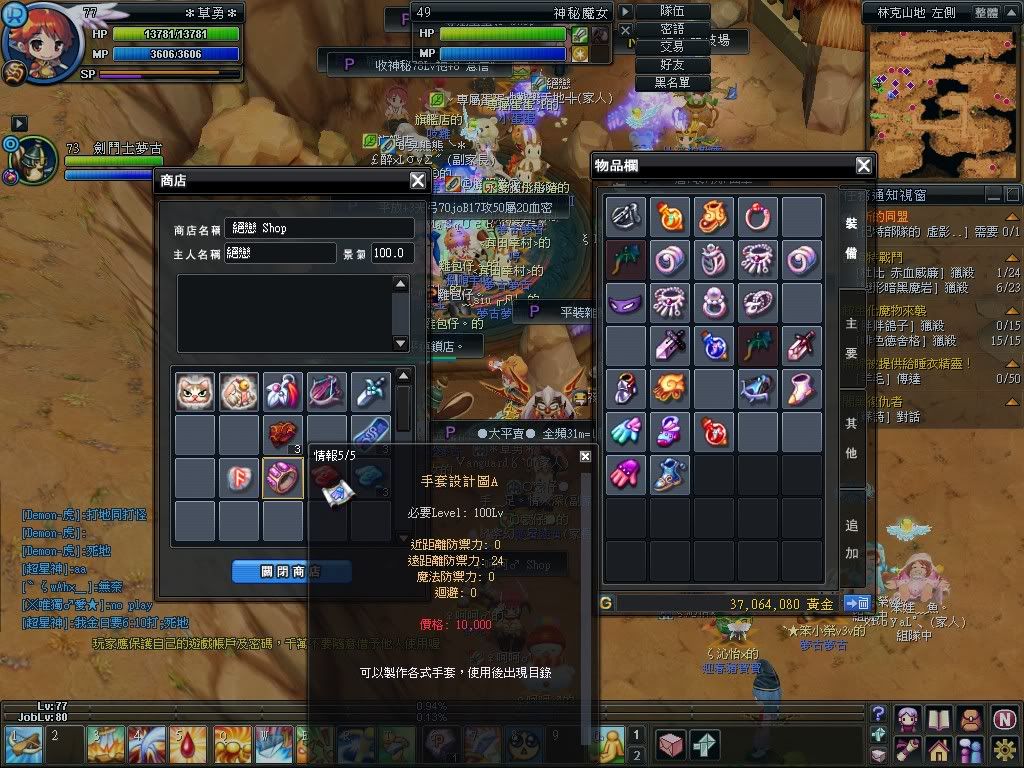Switch to the 主要 inventory tab

click(x=851, y=338)
